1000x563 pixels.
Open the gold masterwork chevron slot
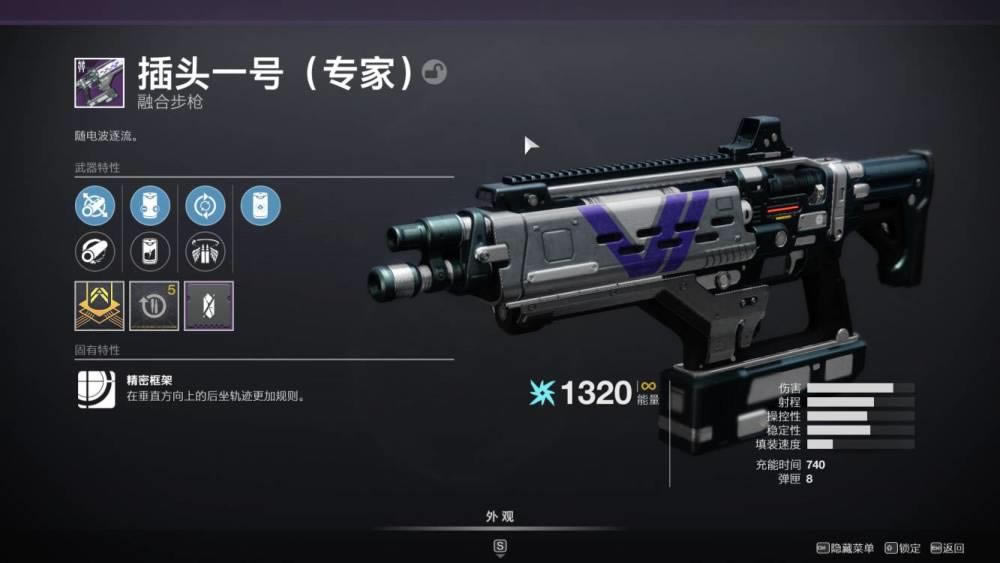(100, 306)
